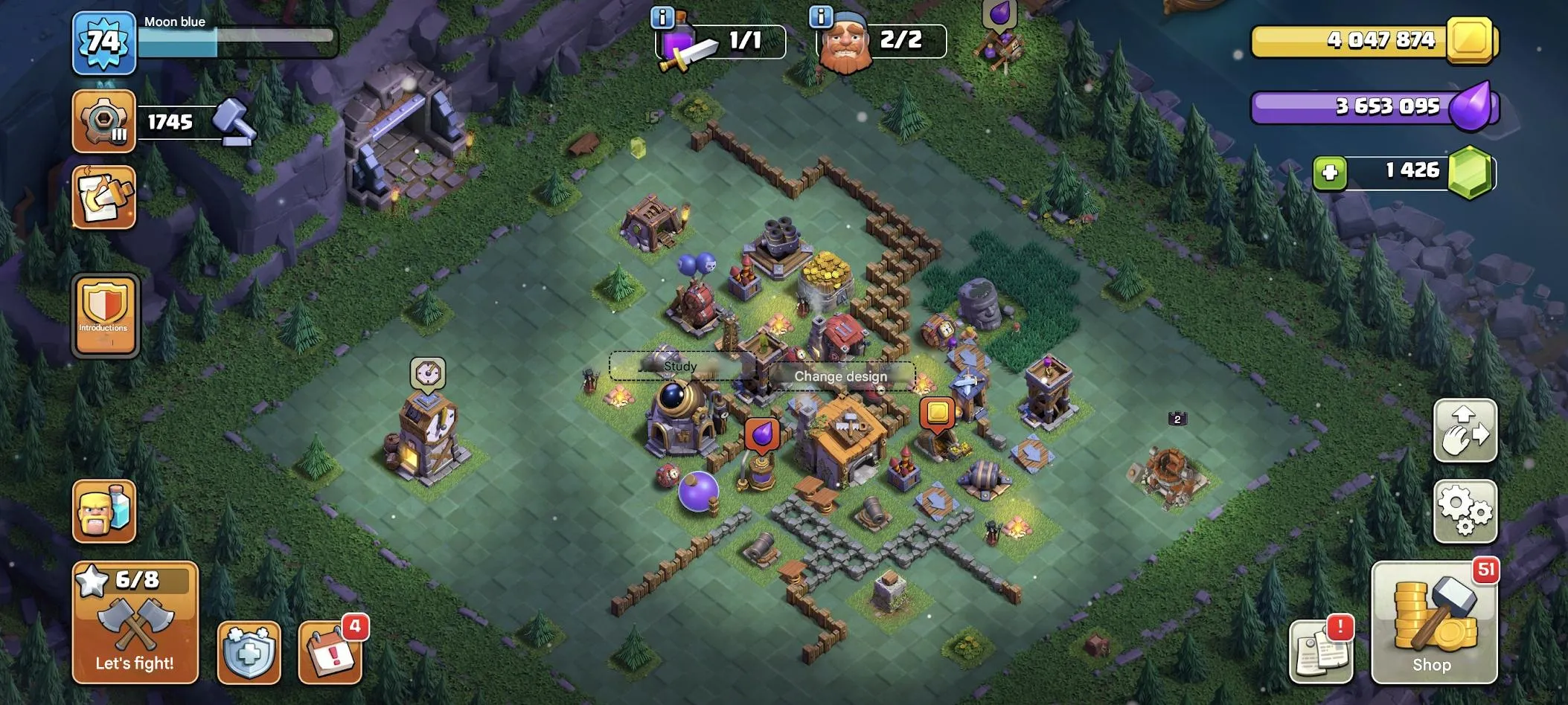1568x705 pixels.
Task: Open the layout mover tool icon
Action: click(1465, 431)
